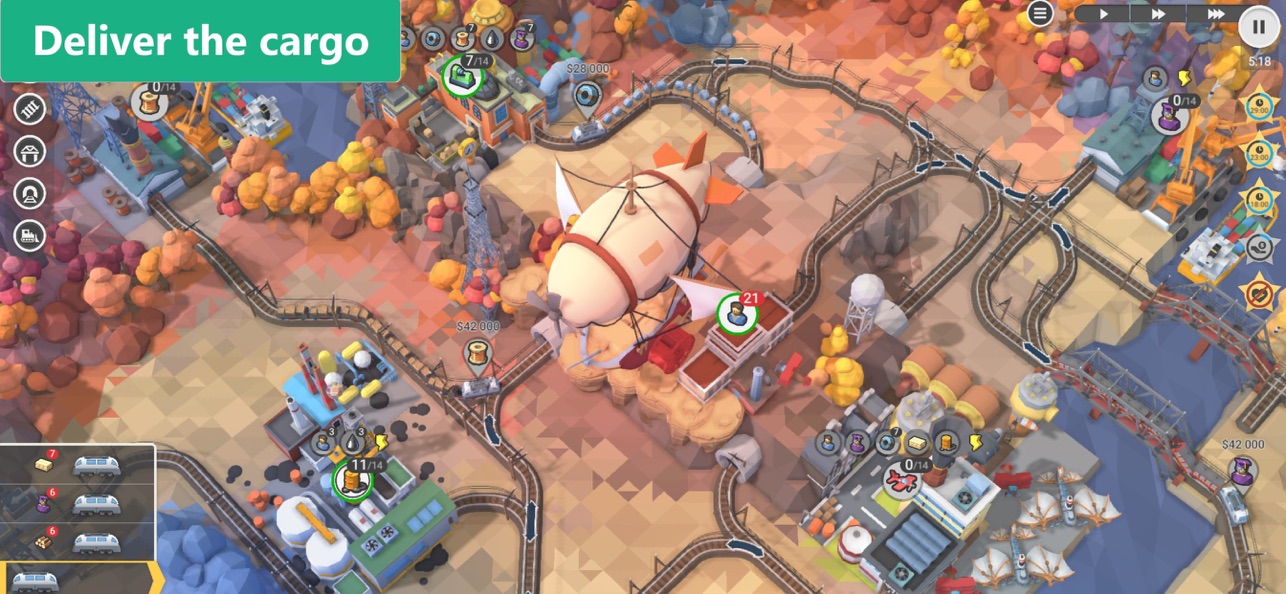
Task: Pick the tunnel building tool
Action: click(x=30, y=193)
